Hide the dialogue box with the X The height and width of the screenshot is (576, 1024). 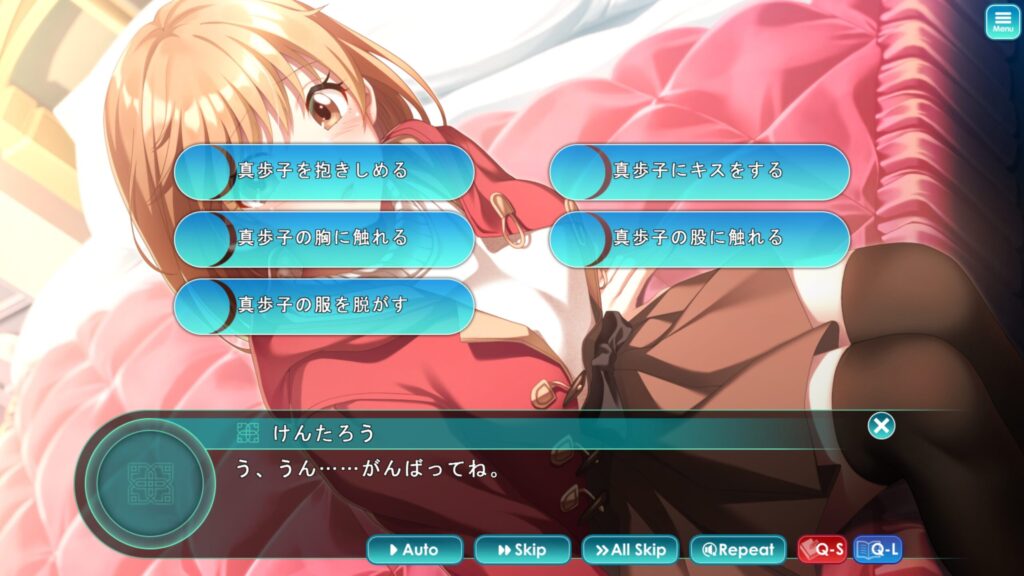click(x=881, y=426)
